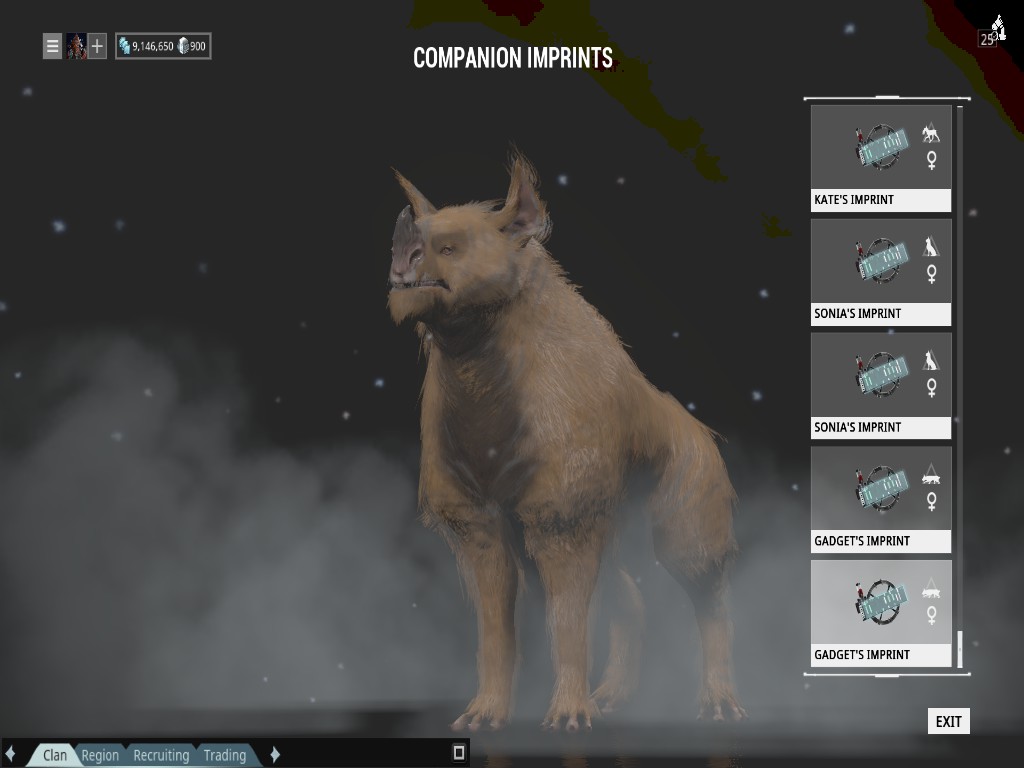Switch to the Clan chat tab
1024x768 pixels.
[55, 755]
